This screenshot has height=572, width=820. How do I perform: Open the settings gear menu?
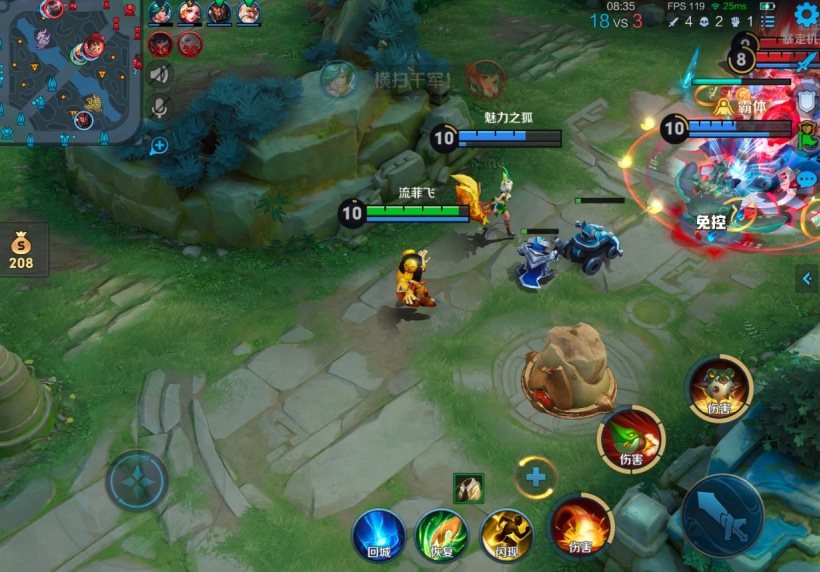[805, 14]
